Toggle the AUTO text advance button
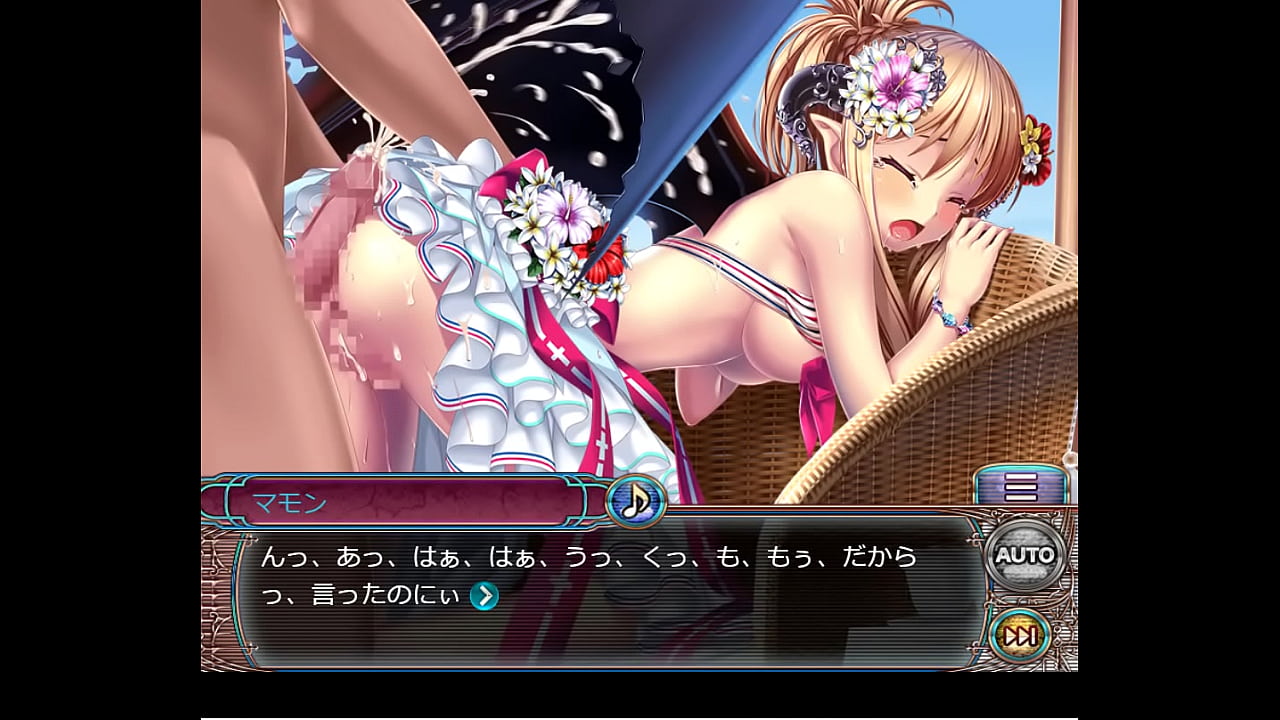 (x=1025, y=555)
